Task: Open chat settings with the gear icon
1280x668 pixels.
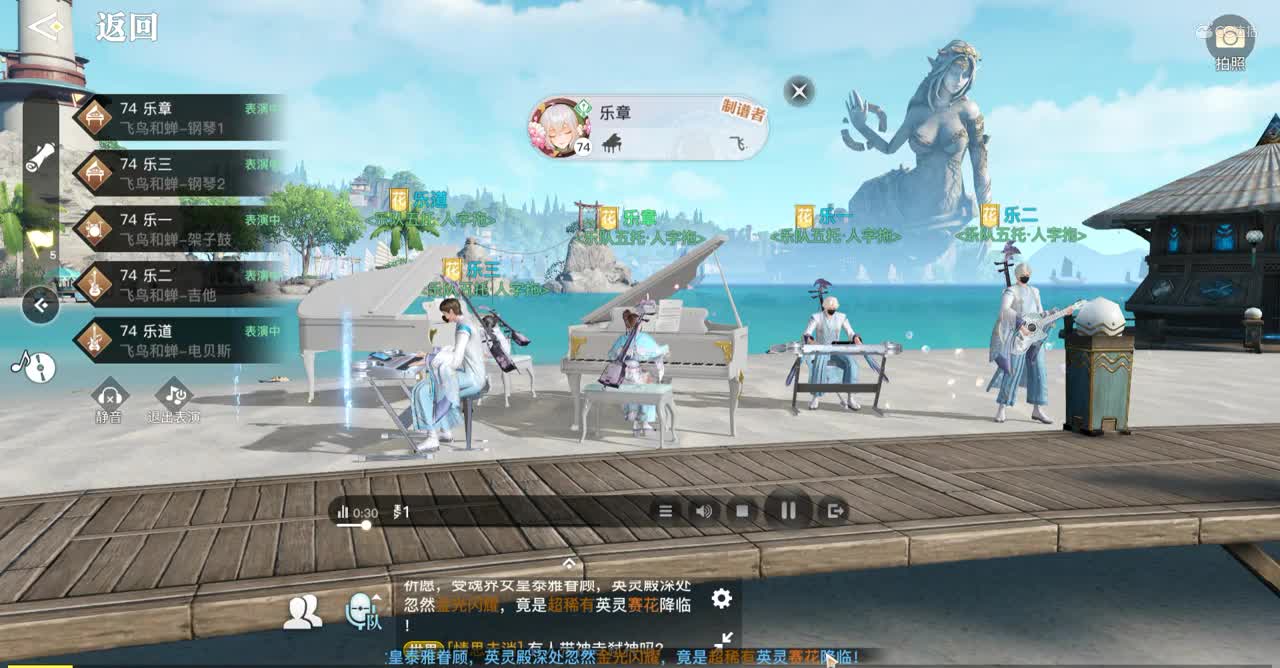Action: coord(721,598)
